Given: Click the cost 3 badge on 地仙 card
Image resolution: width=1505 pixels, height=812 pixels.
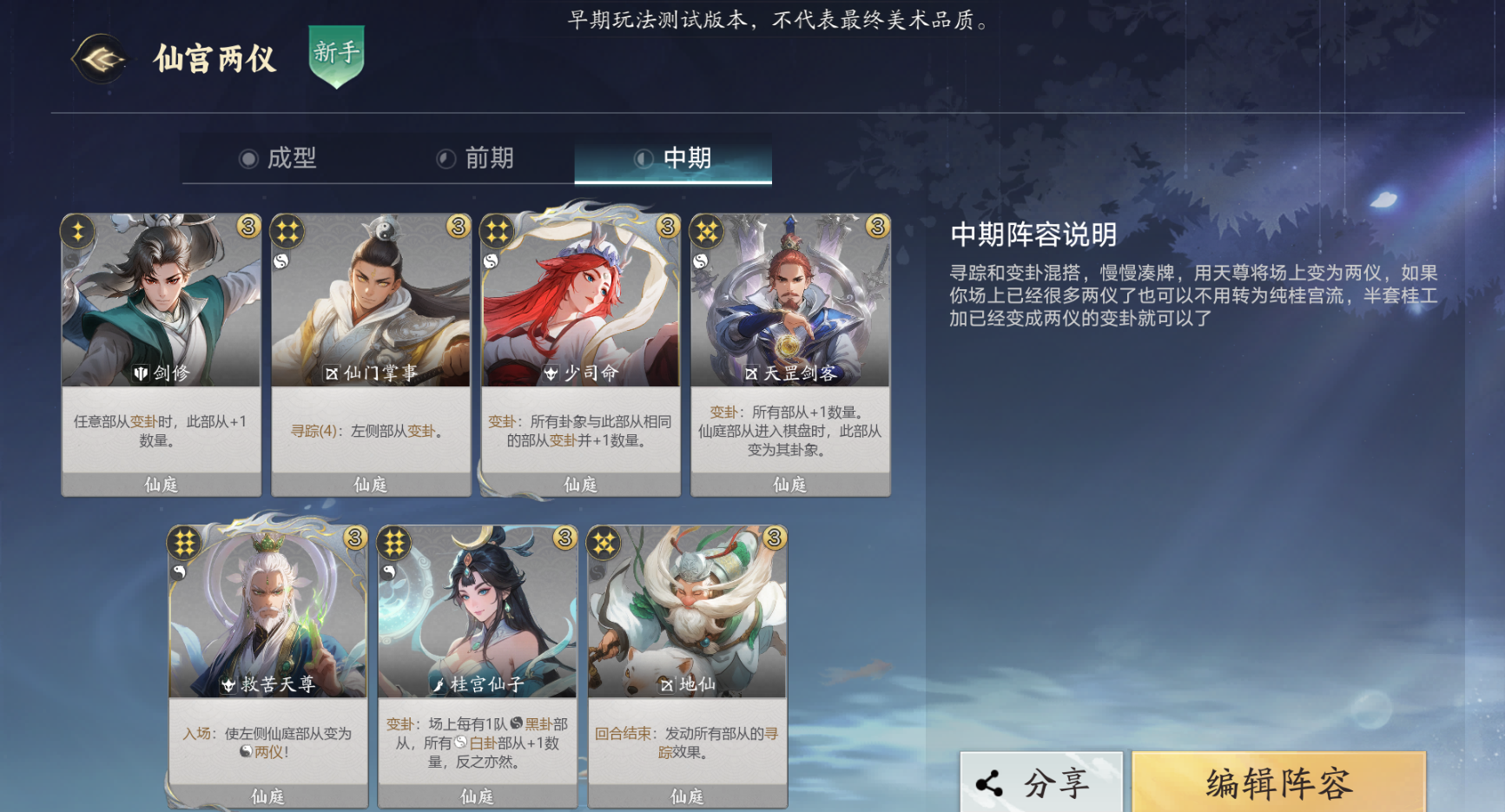Looking at the screenshot, I should 774,538.
